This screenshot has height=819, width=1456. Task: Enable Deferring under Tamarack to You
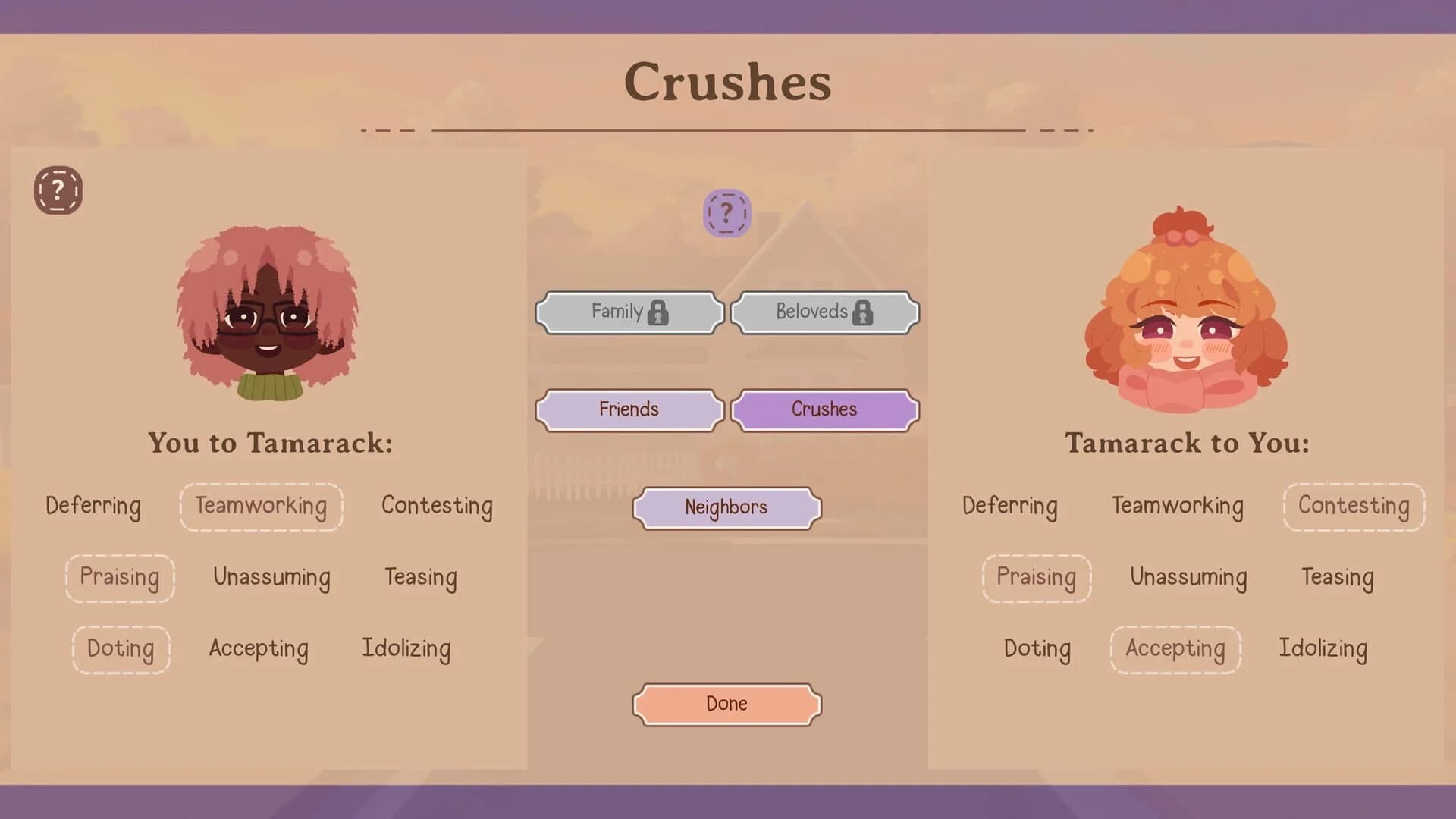[1010, 507]
